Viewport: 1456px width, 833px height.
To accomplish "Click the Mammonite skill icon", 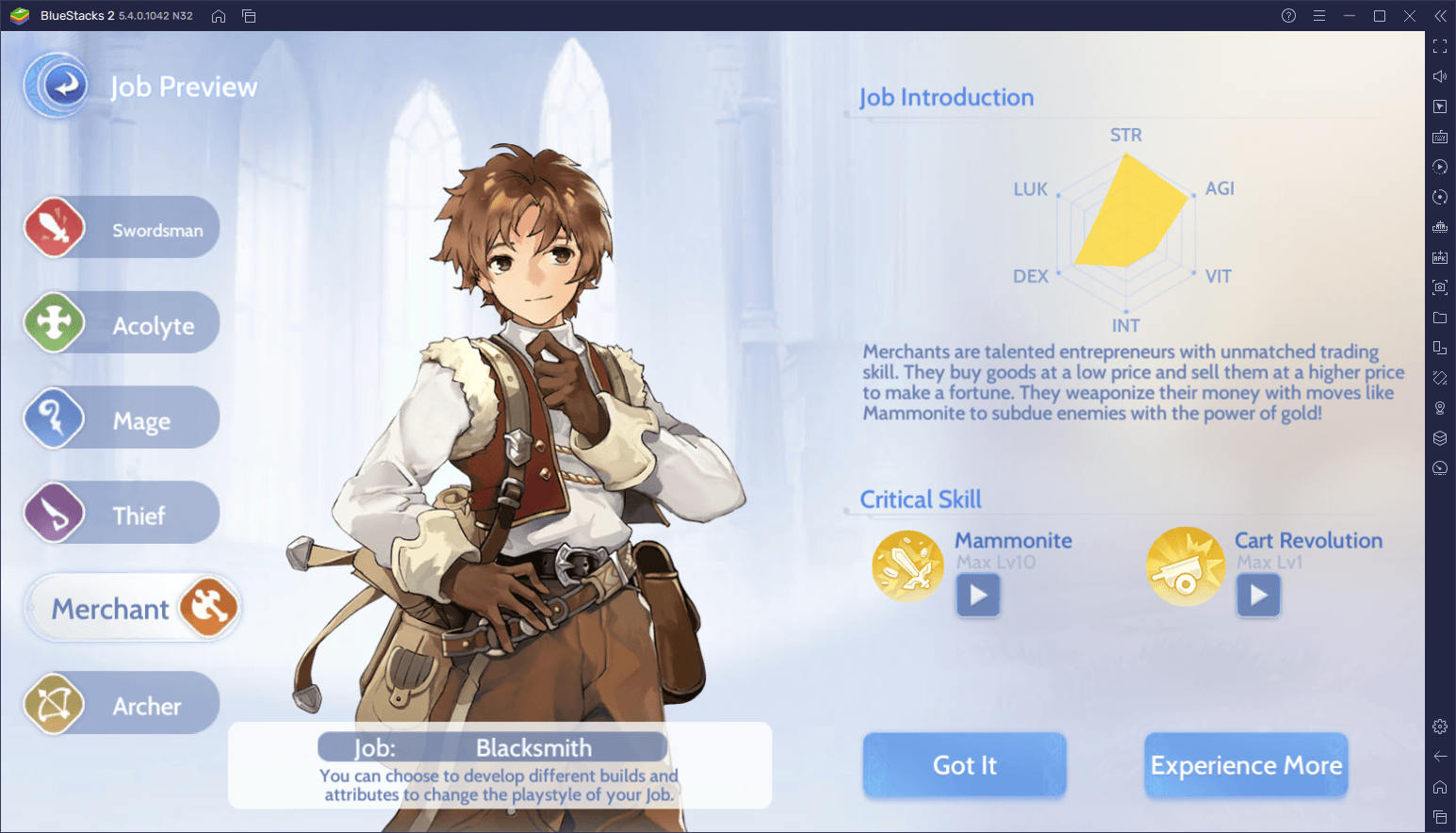I will (x=907, y=565).
